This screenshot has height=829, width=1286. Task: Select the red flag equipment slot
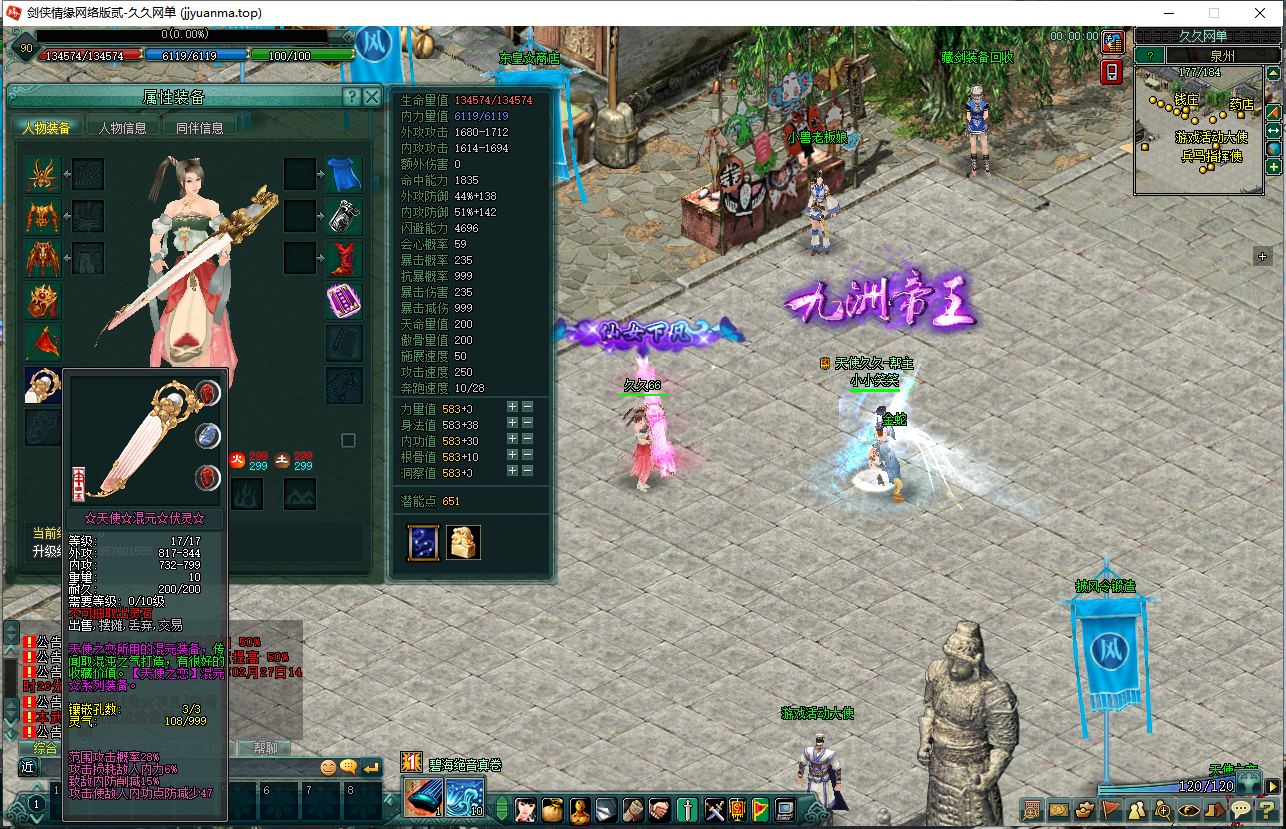coord(43,343)
